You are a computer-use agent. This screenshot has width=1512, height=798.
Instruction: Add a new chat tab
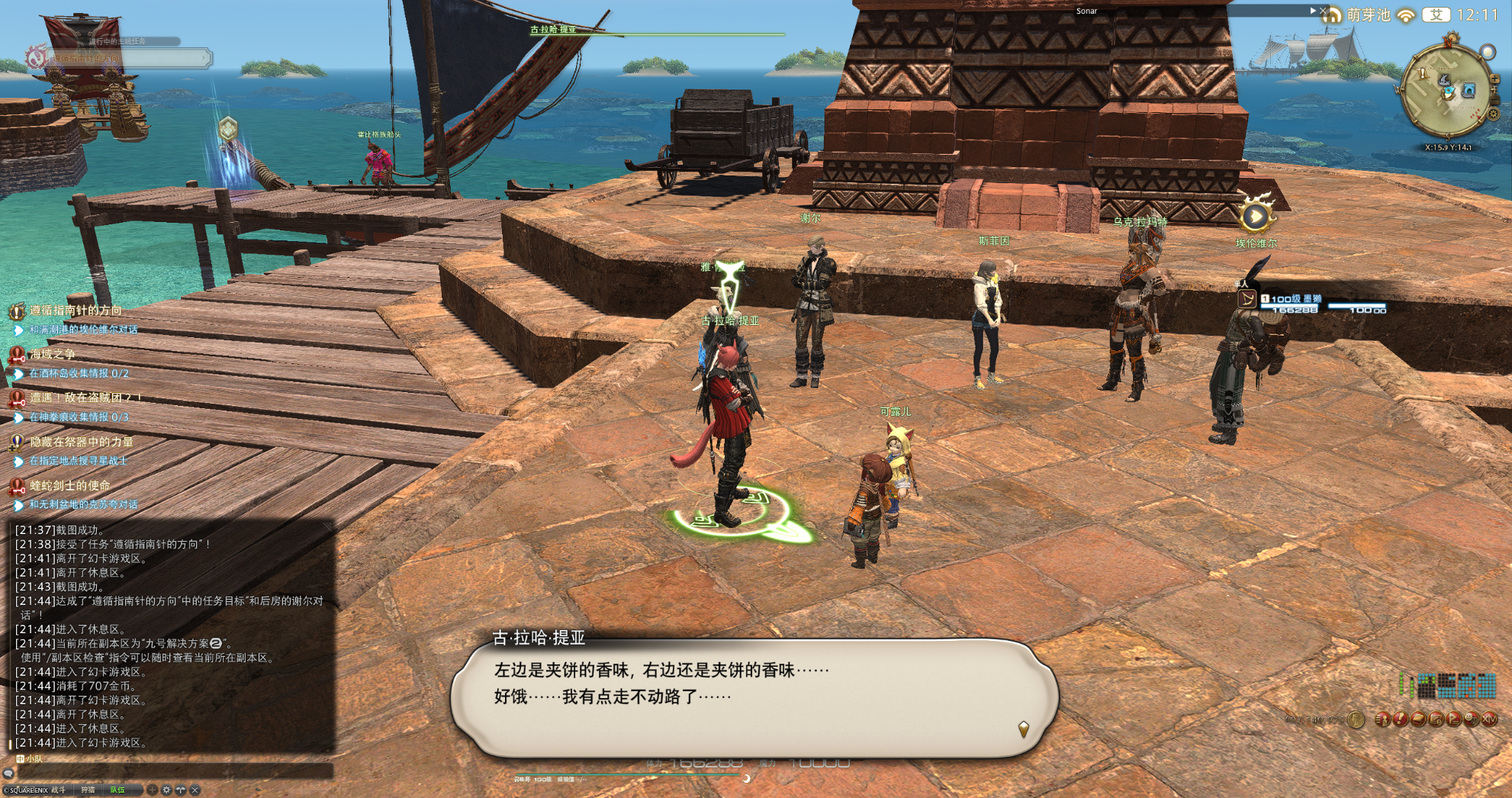click(x=152, y=790)
